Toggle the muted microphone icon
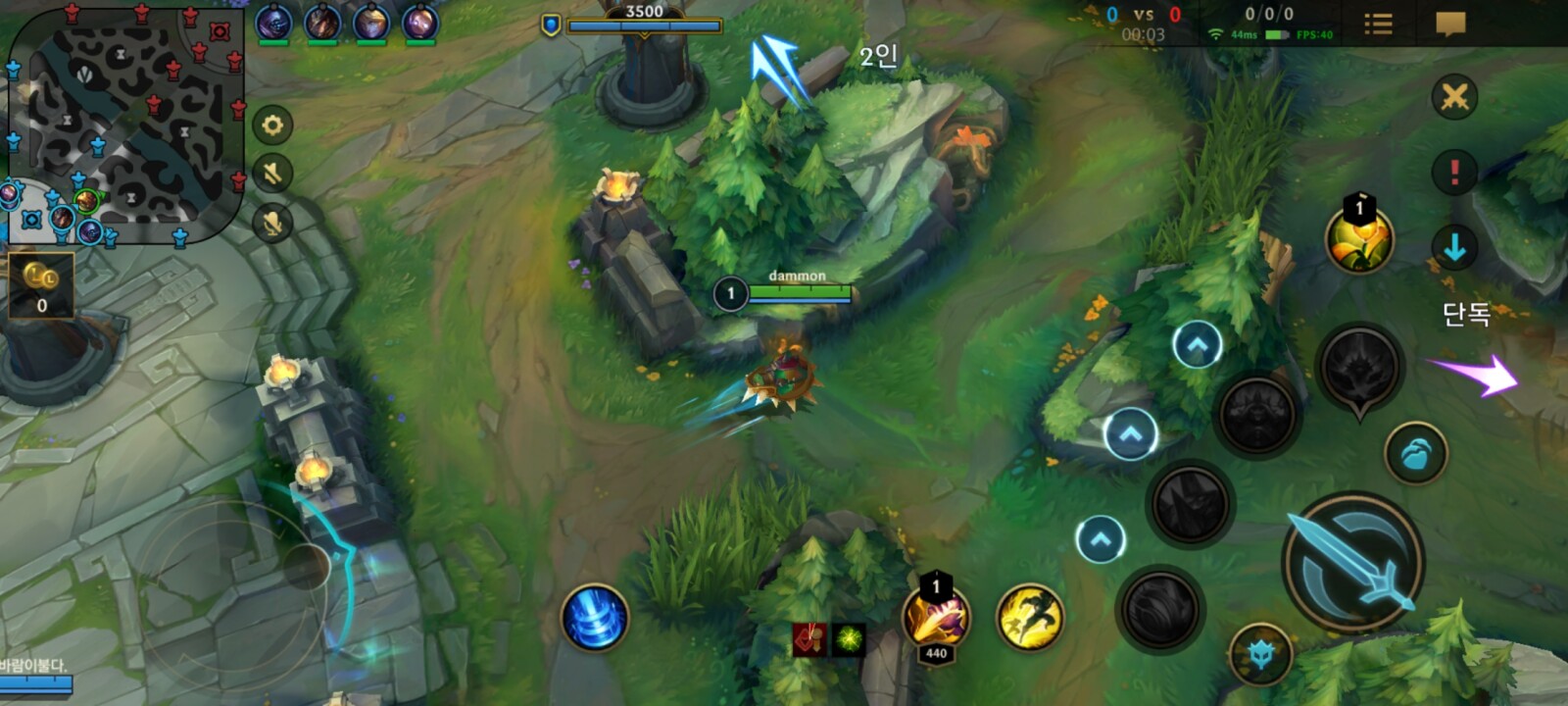Viewport: 1568px width, 706px height. coord(272,224)
